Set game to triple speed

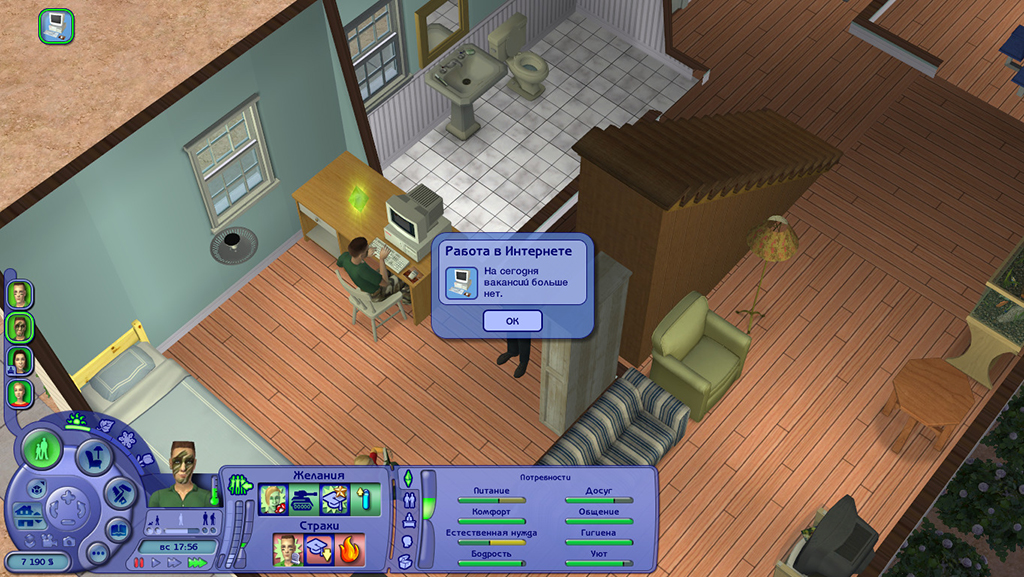tap(196, 563)
